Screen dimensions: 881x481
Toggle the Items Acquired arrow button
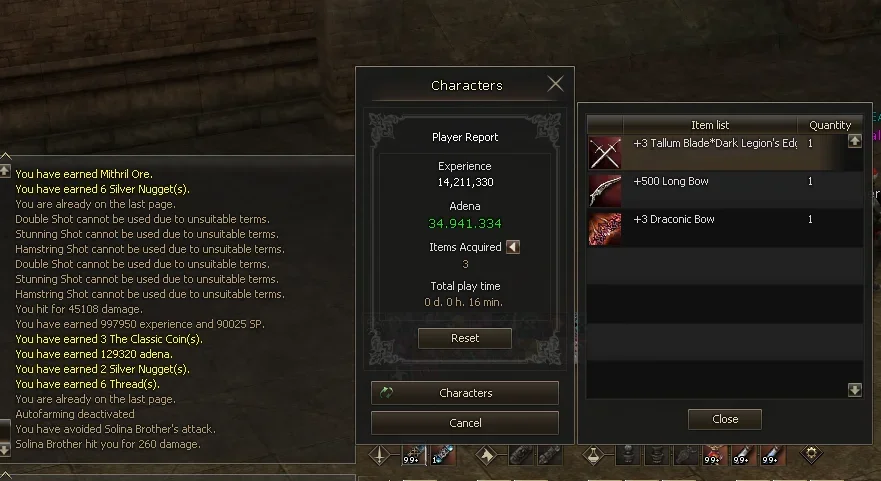point(513,247)
